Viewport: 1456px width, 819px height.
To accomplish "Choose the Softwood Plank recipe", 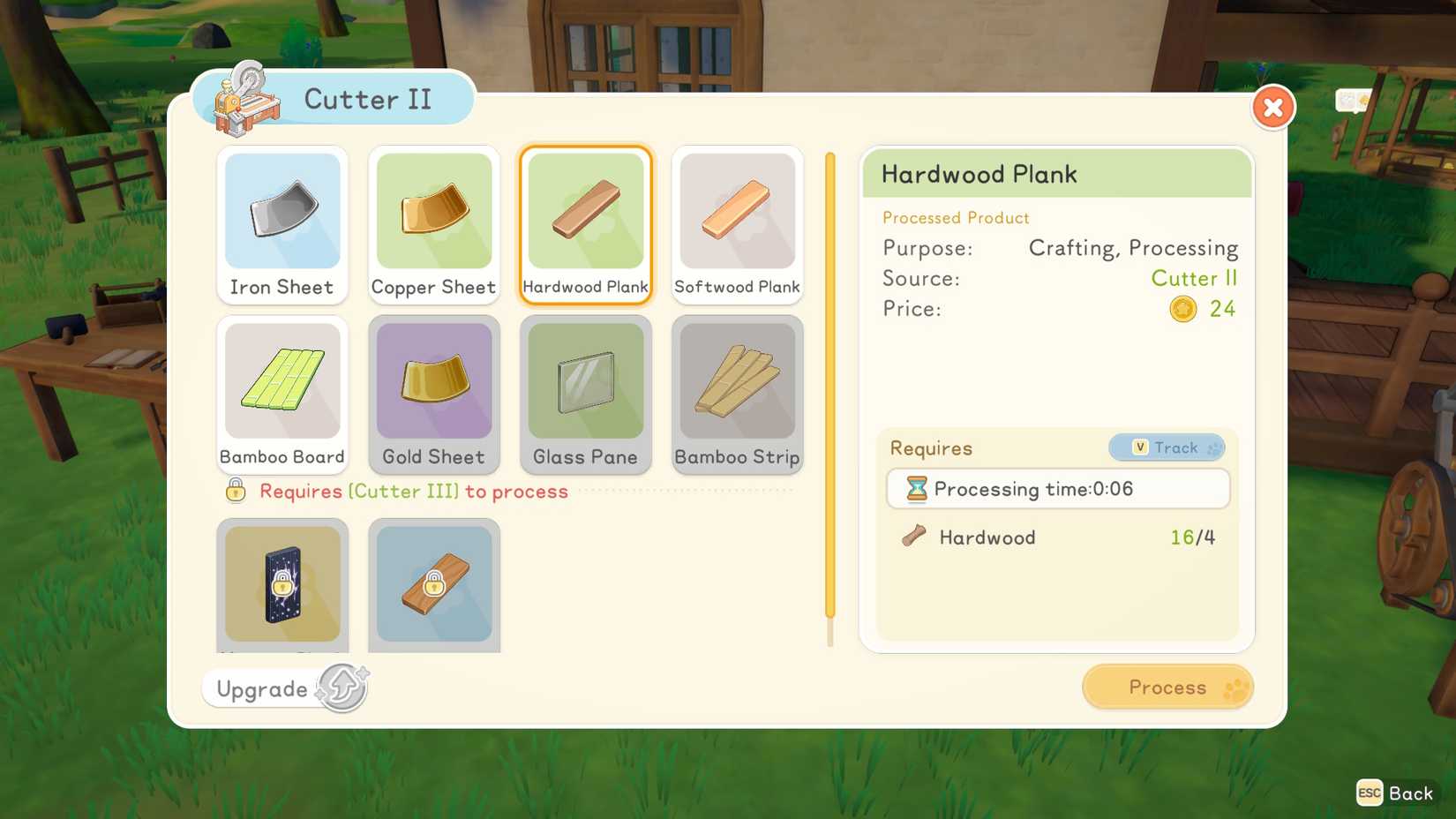I will click(737, 225).
